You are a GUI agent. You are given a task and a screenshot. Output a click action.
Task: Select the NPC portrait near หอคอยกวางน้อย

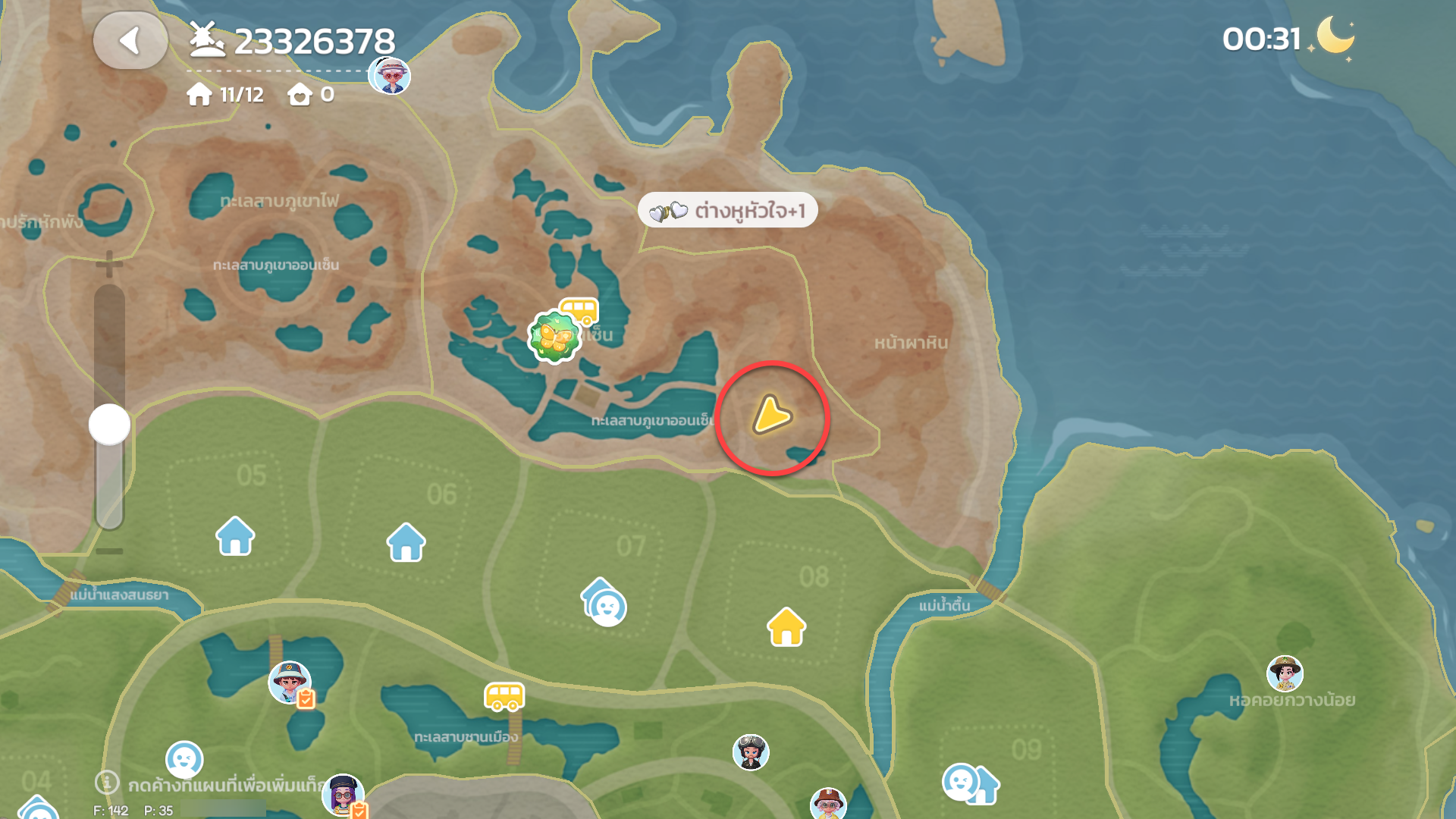coord(1285,673)
